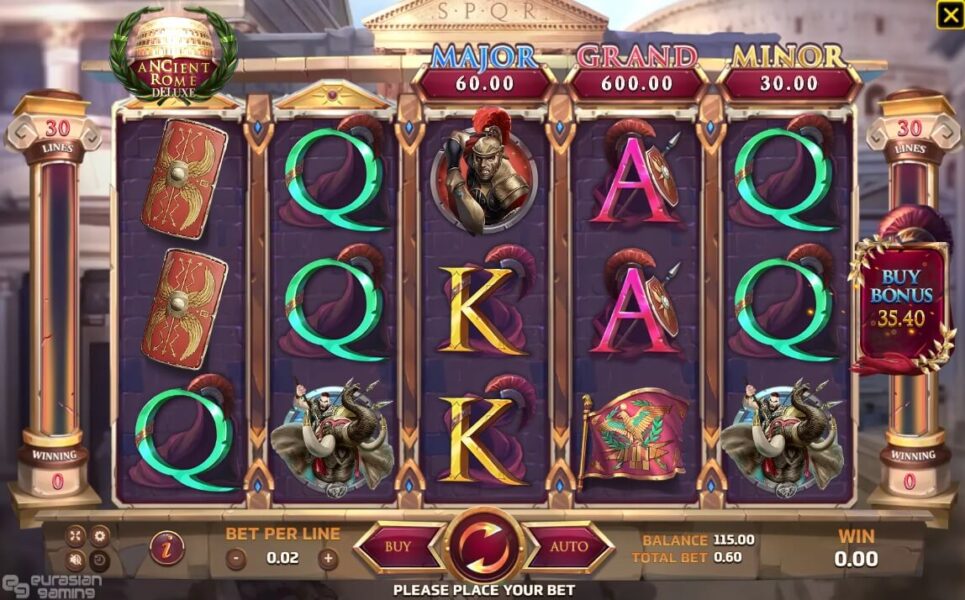This screenshot has width=965, height=600.
Task: Toggle the sound speaker icon
Action: coord(76,558)
